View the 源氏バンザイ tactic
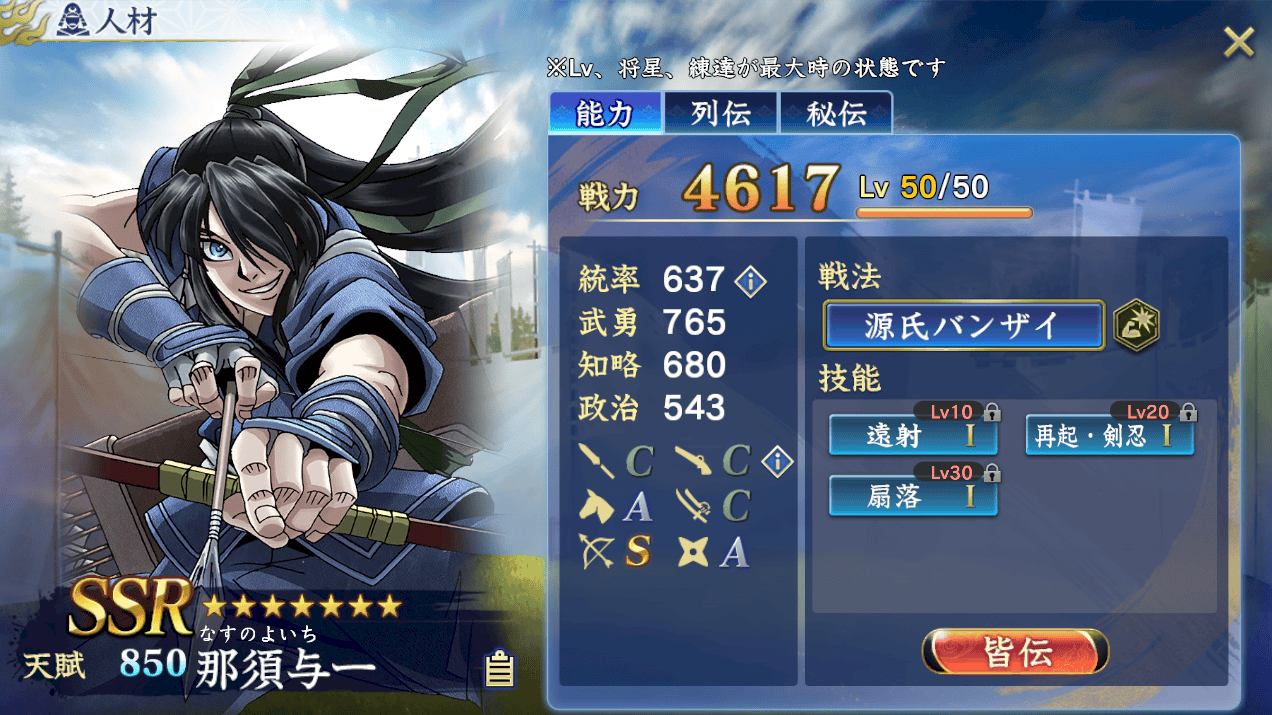The image size is (1272, 715). click(963, 326)
